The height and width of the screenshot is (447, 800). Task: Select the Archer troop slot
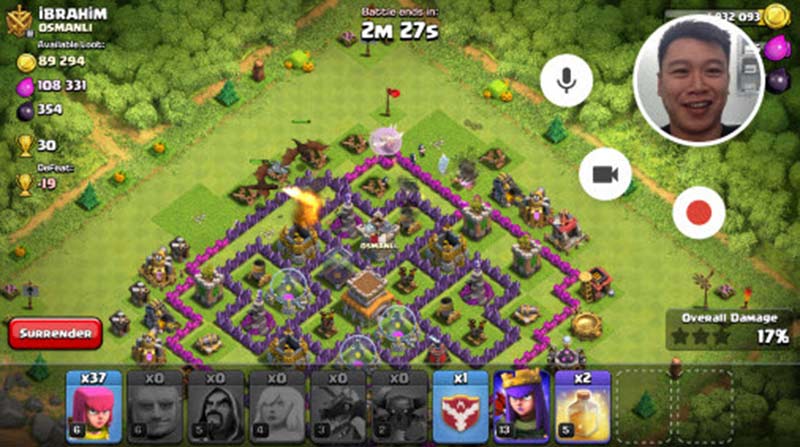[x=93, y=406]
